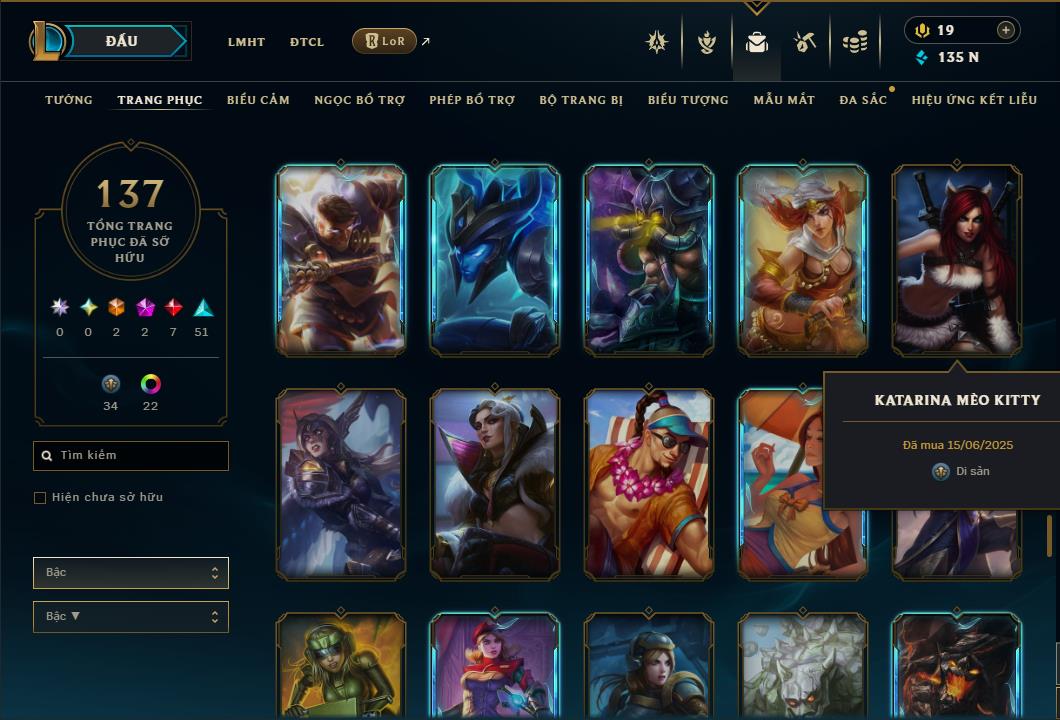Show the BIỂU TƯỢNG tab

point(688,100)
